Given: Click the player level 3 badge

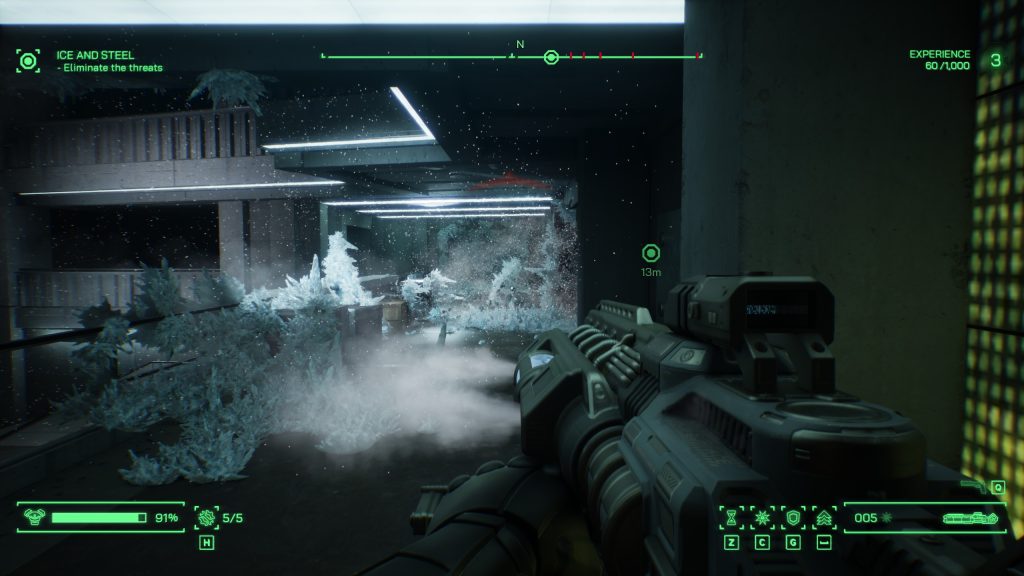Looking at the screenshot, I should coord(995,60).
